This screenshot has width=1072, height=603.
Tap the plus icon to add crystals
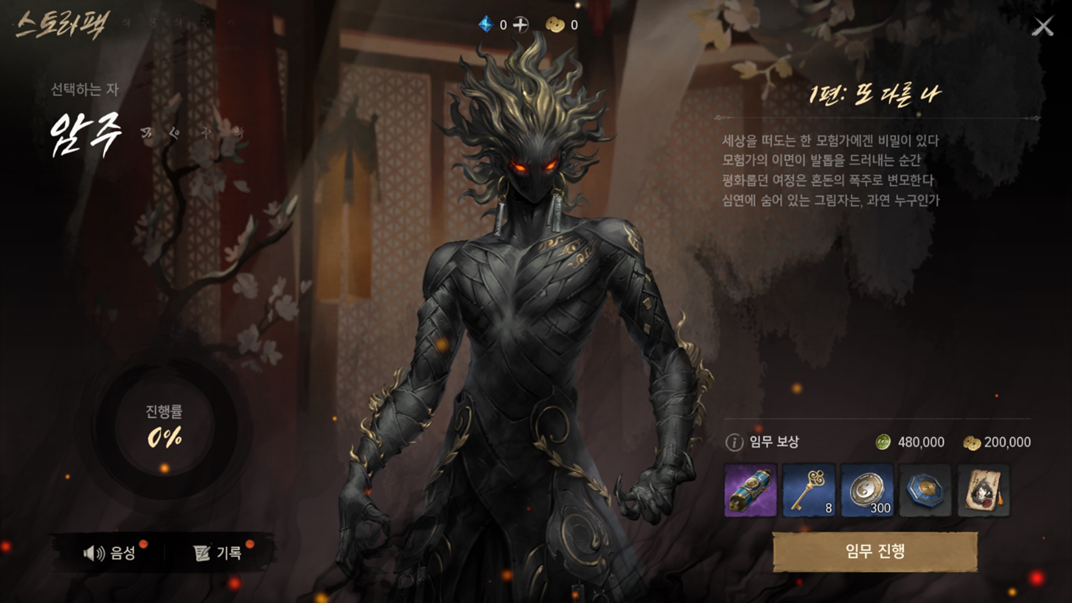pyautogui.click(x=521, y=24)
